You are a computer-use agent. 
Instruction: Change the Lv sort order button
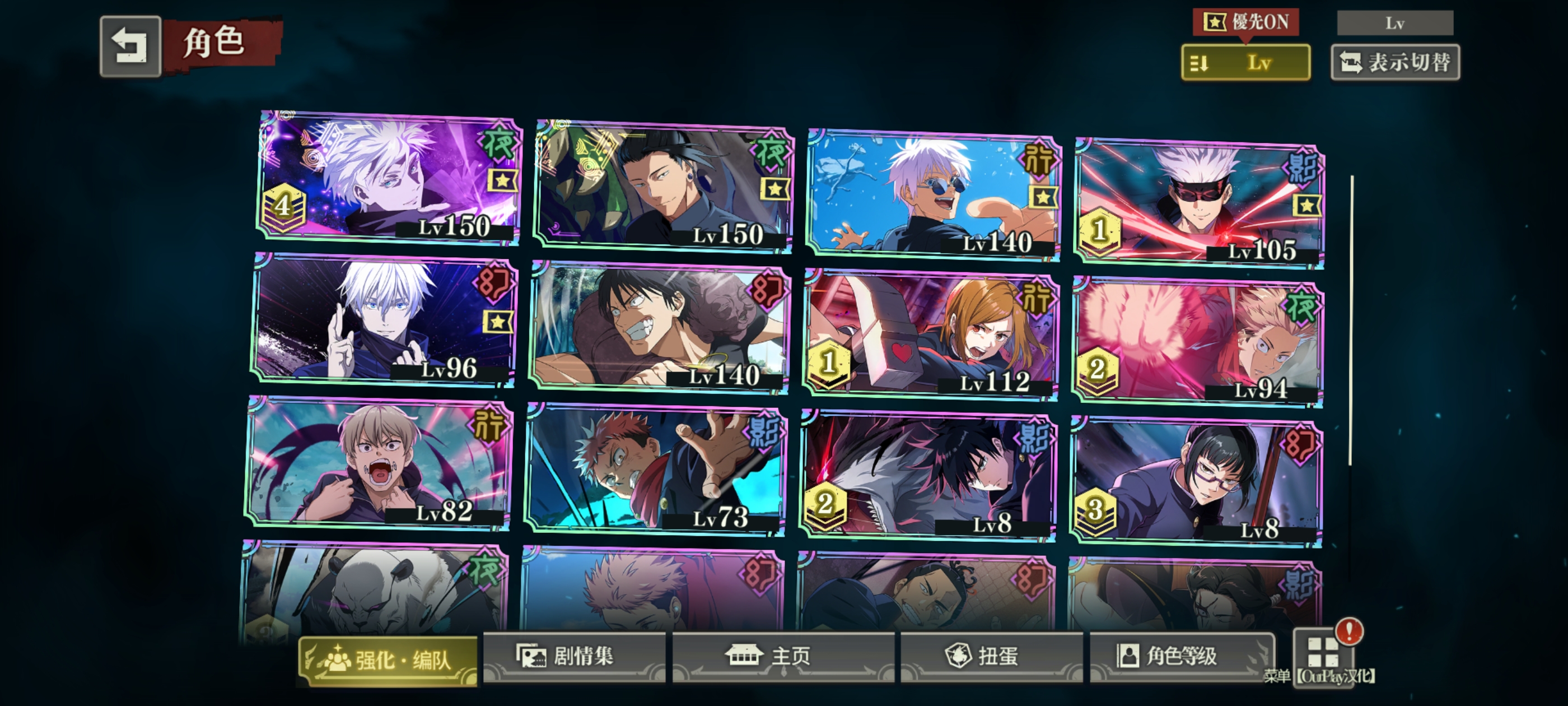1245,63
